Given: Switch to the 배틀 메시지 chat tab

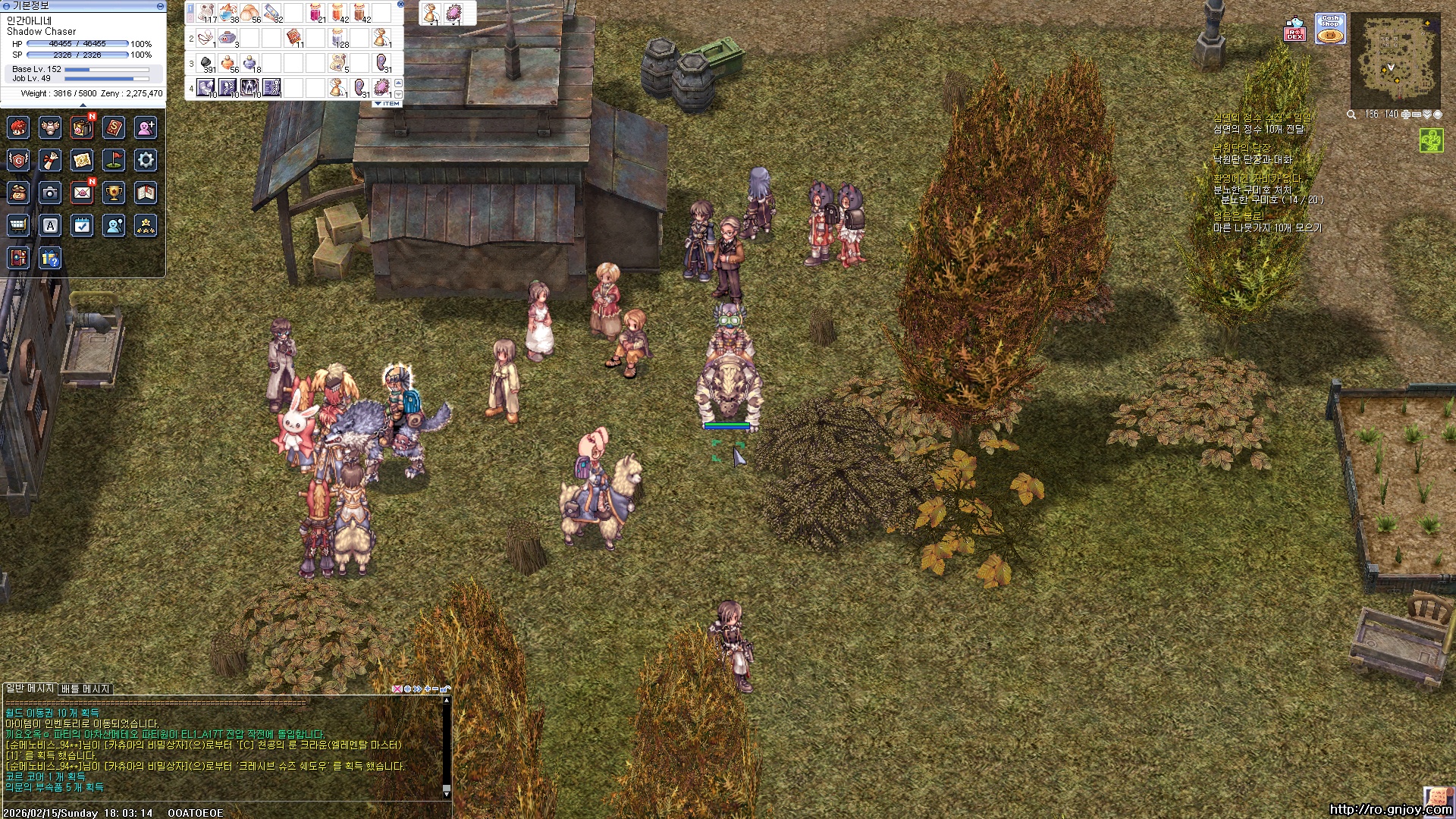Looking at the screenshot, I should [86, 689].
